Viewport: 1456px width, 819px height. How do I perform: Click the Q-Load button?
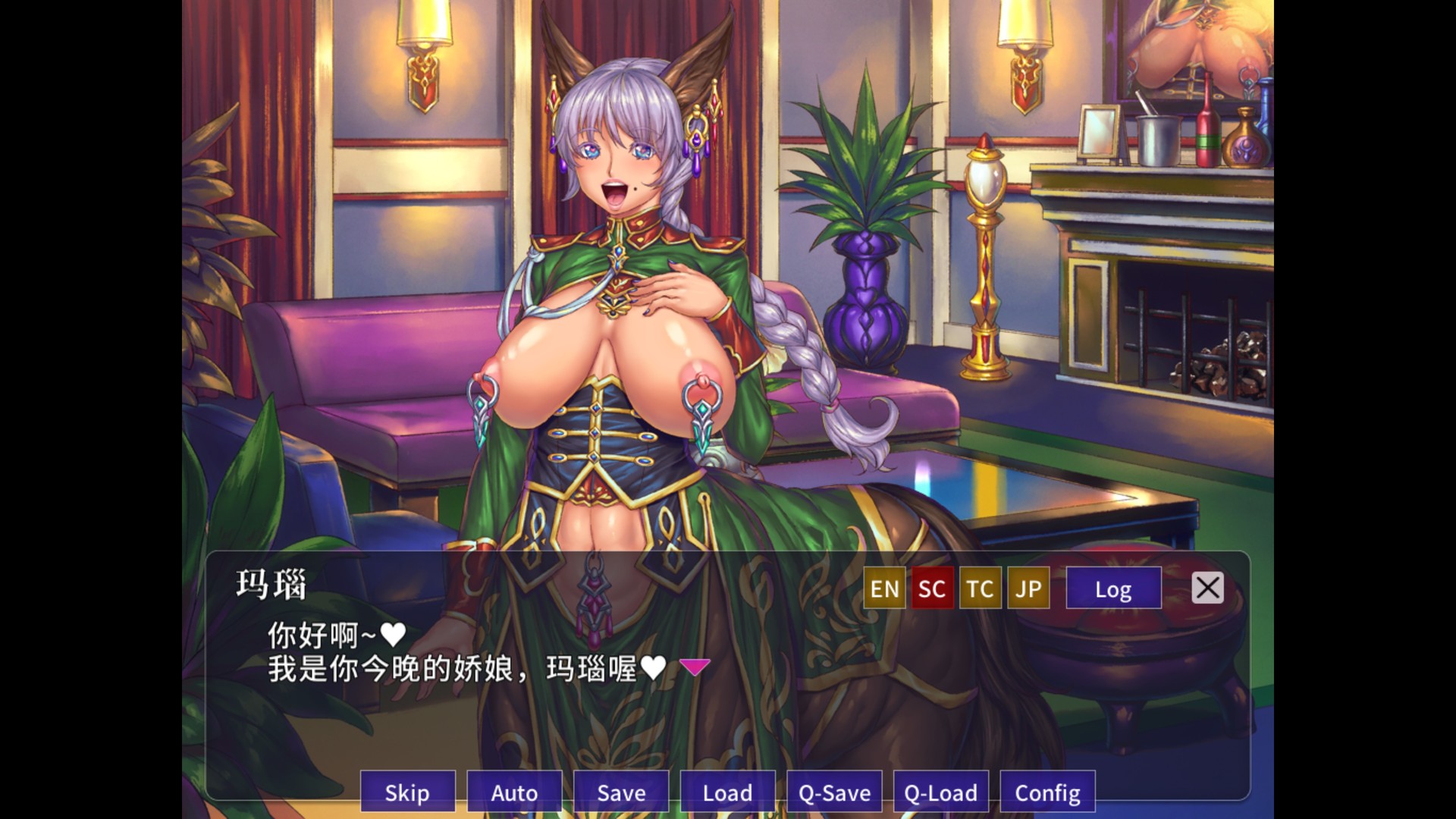click(x=941, y=792)
